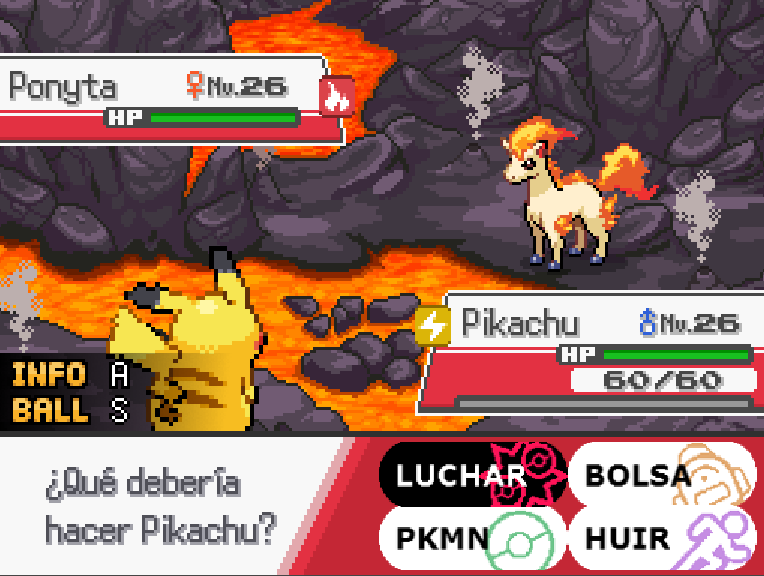Viewport: 764px width, 576px height.
Task: Flee the battle with HUIR
Action: (x=661, y=538)
